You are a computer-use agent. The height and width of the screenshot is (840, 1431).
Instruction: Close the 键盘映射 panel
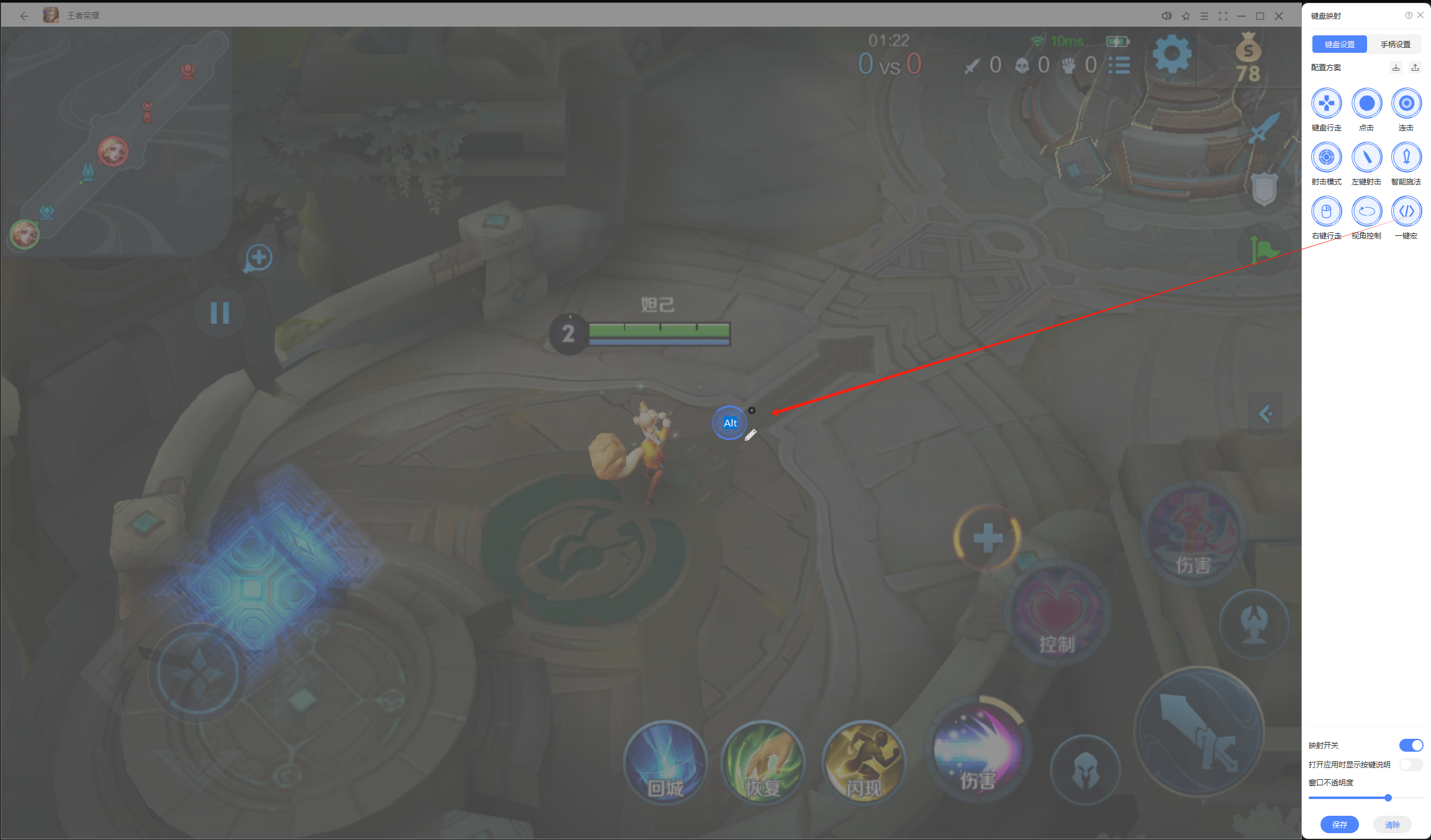click(x=1420, y=16)
